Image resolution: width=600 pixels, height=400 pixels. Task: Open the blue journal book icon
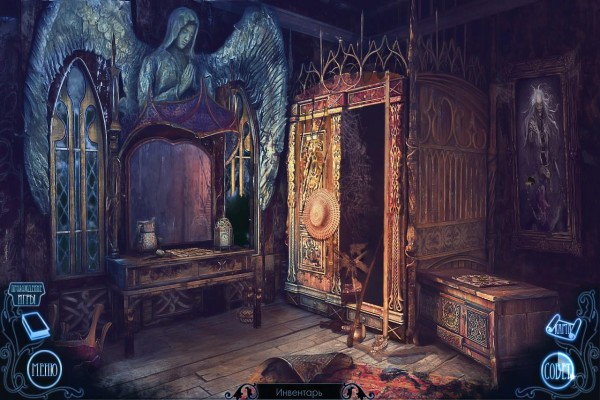(35, 326)
